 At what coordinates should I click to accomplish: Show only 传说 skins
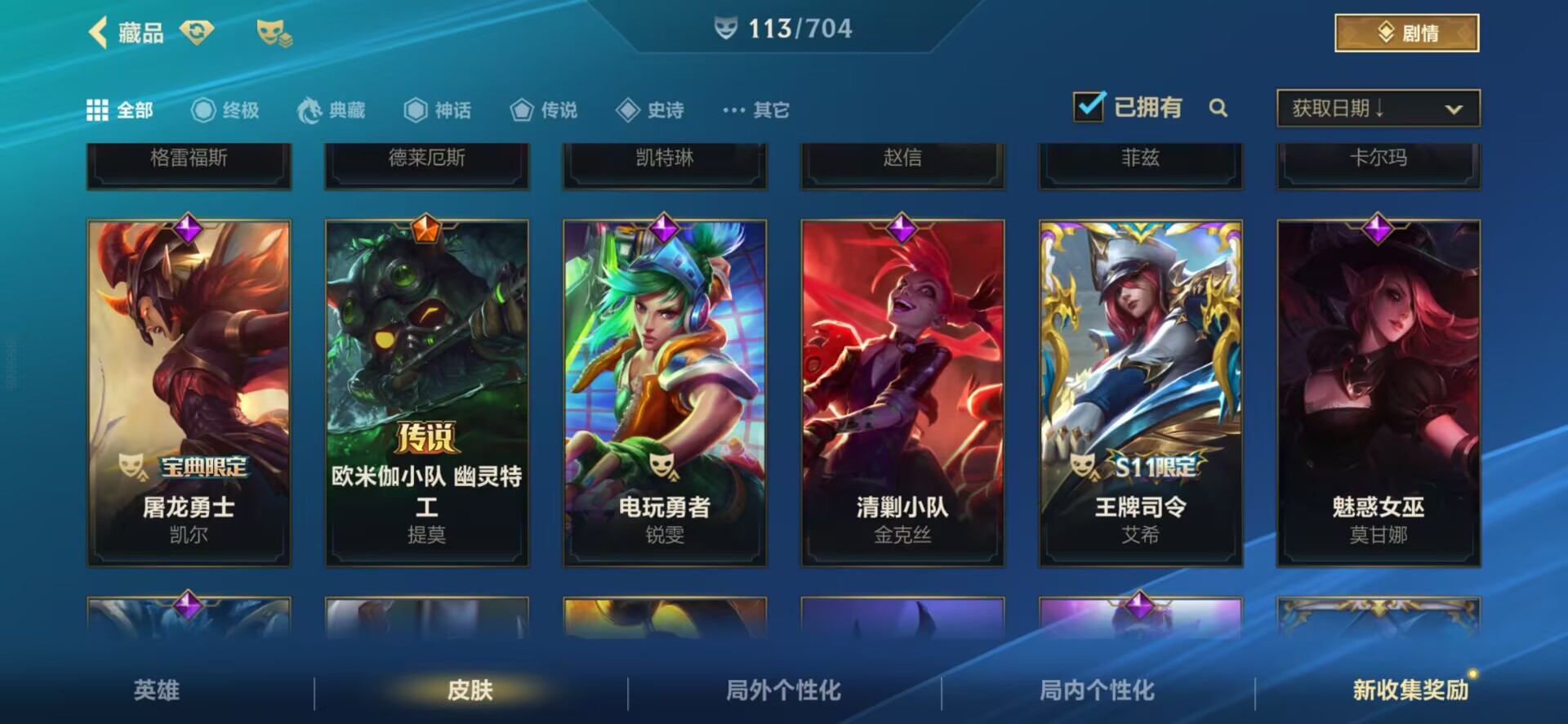click(x=544, y=110)
